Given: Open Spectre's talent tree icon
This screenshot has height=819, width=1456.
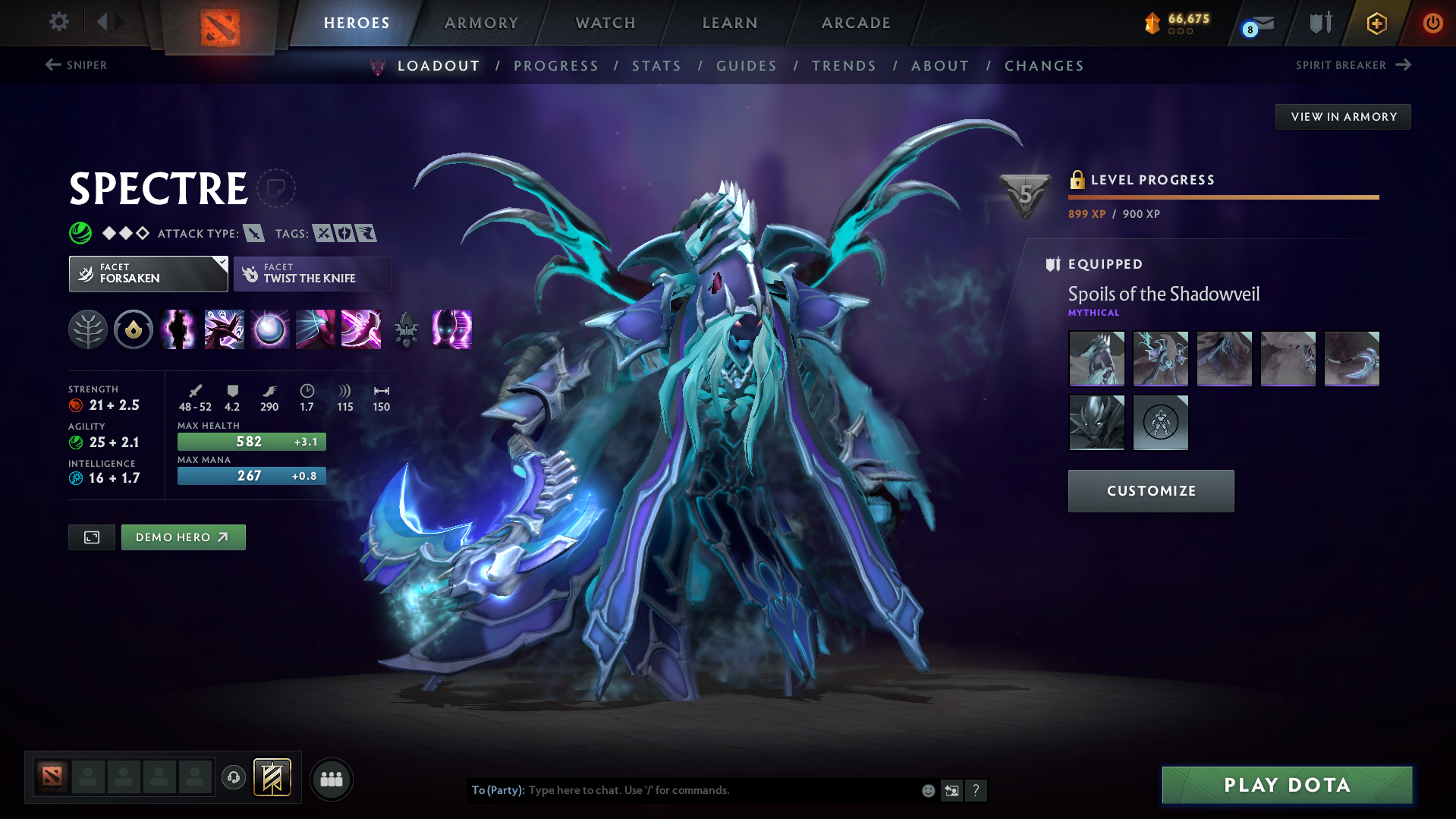Looking at the screenshot, I should coord(88,329).
